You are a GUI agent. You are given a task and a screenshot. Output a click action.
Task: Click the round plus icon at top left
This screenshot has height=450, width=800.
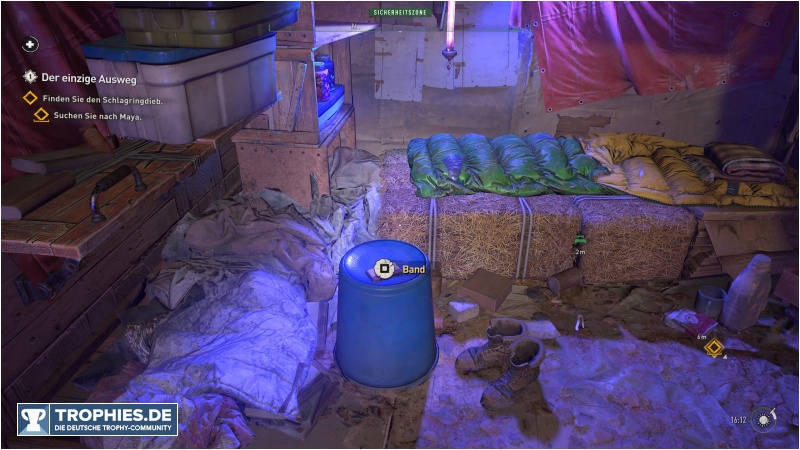(x=30, y=44)
